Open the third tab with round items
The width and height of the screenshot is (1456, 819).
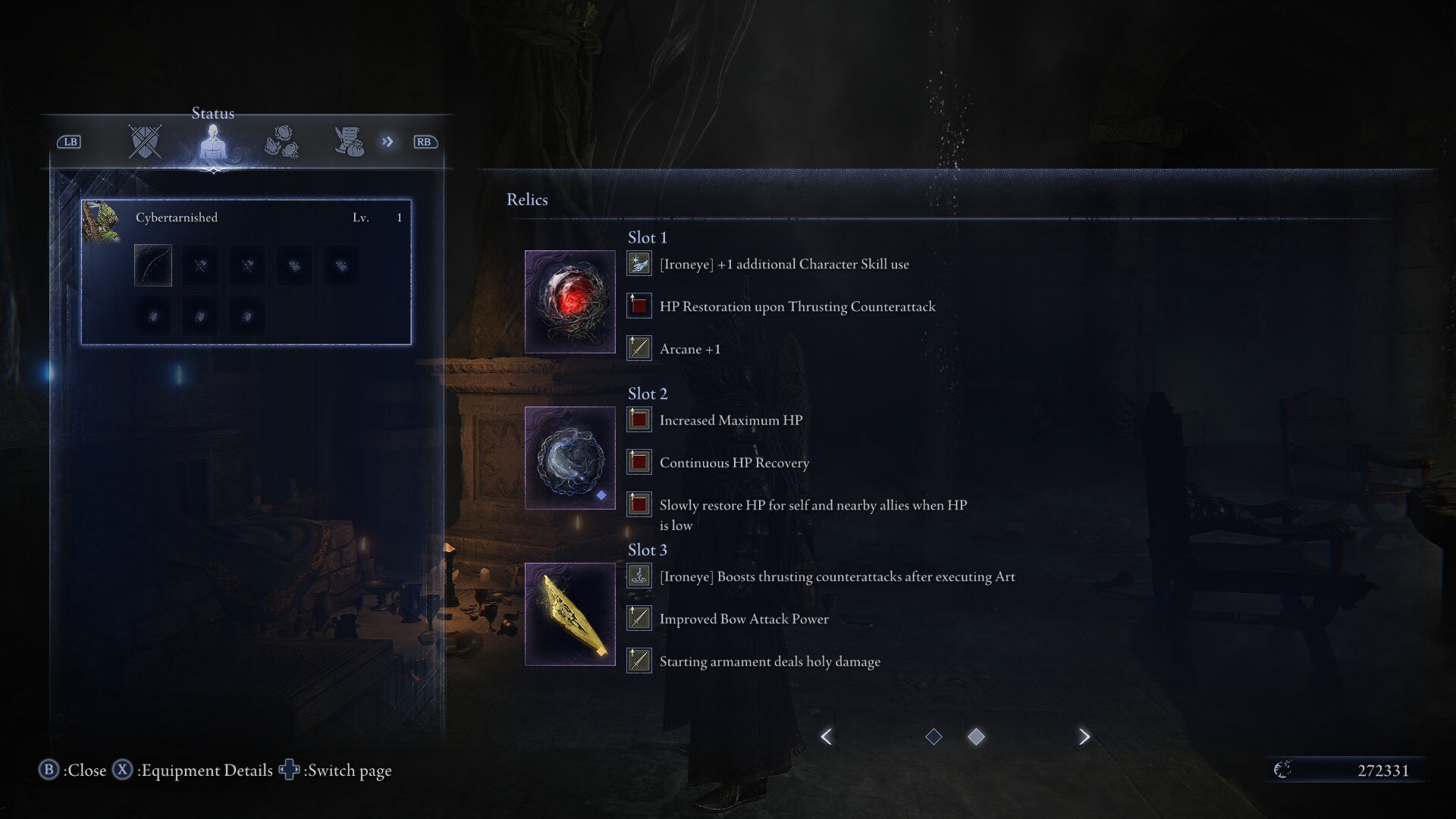281,142
